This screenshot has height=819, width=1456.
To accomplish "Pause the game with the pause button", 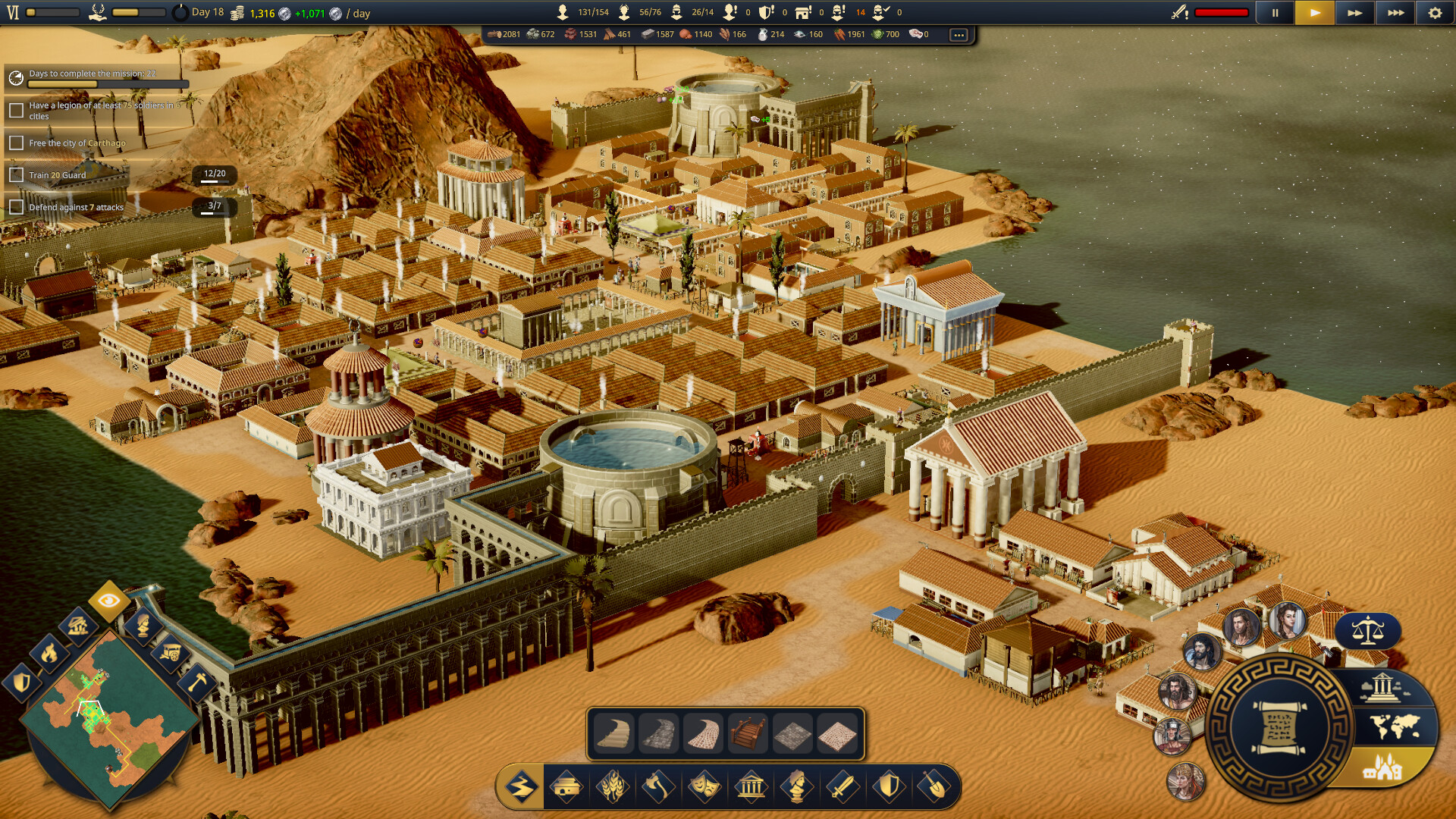I will pos(1275,13).
